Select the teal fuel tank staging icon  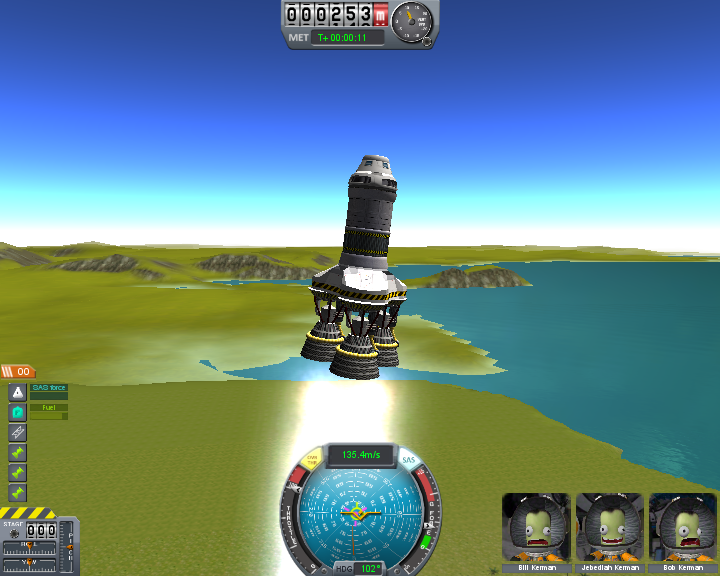click(x=17, y=412)
